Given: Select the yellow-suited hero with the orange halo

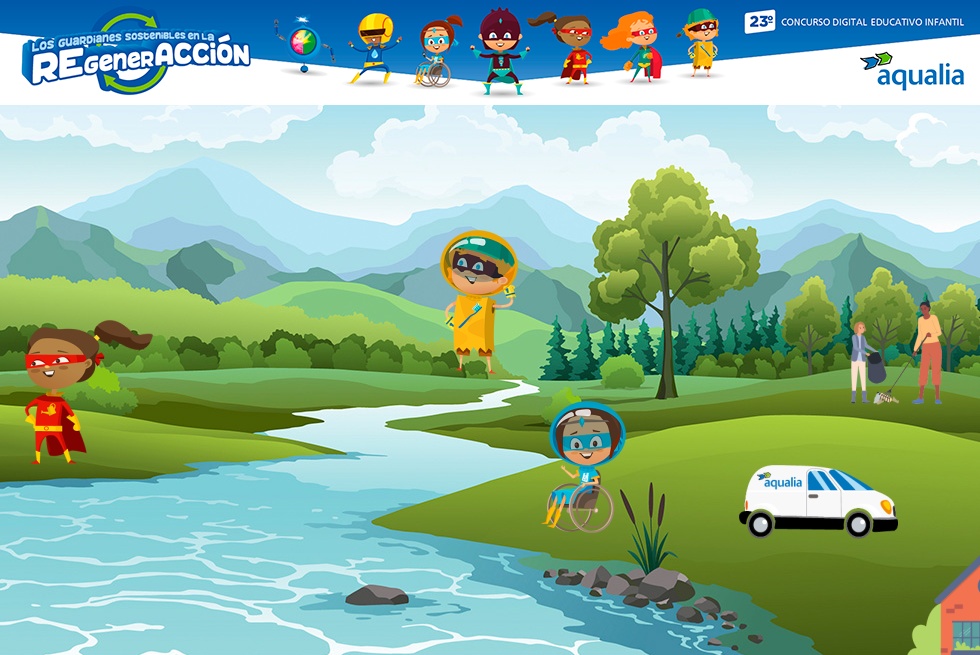Looking at the screenshot, I should [x=478, y=300].
